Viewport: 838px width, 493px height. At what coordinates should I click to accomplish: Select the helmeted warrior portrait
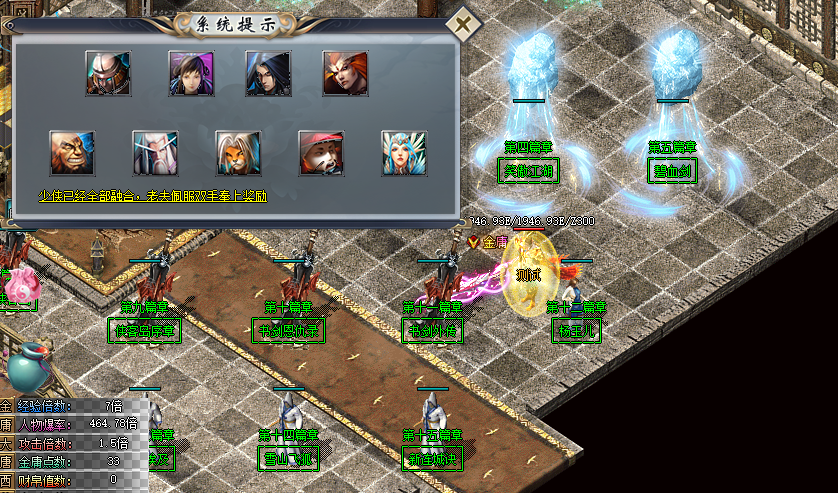pos(108,73)
